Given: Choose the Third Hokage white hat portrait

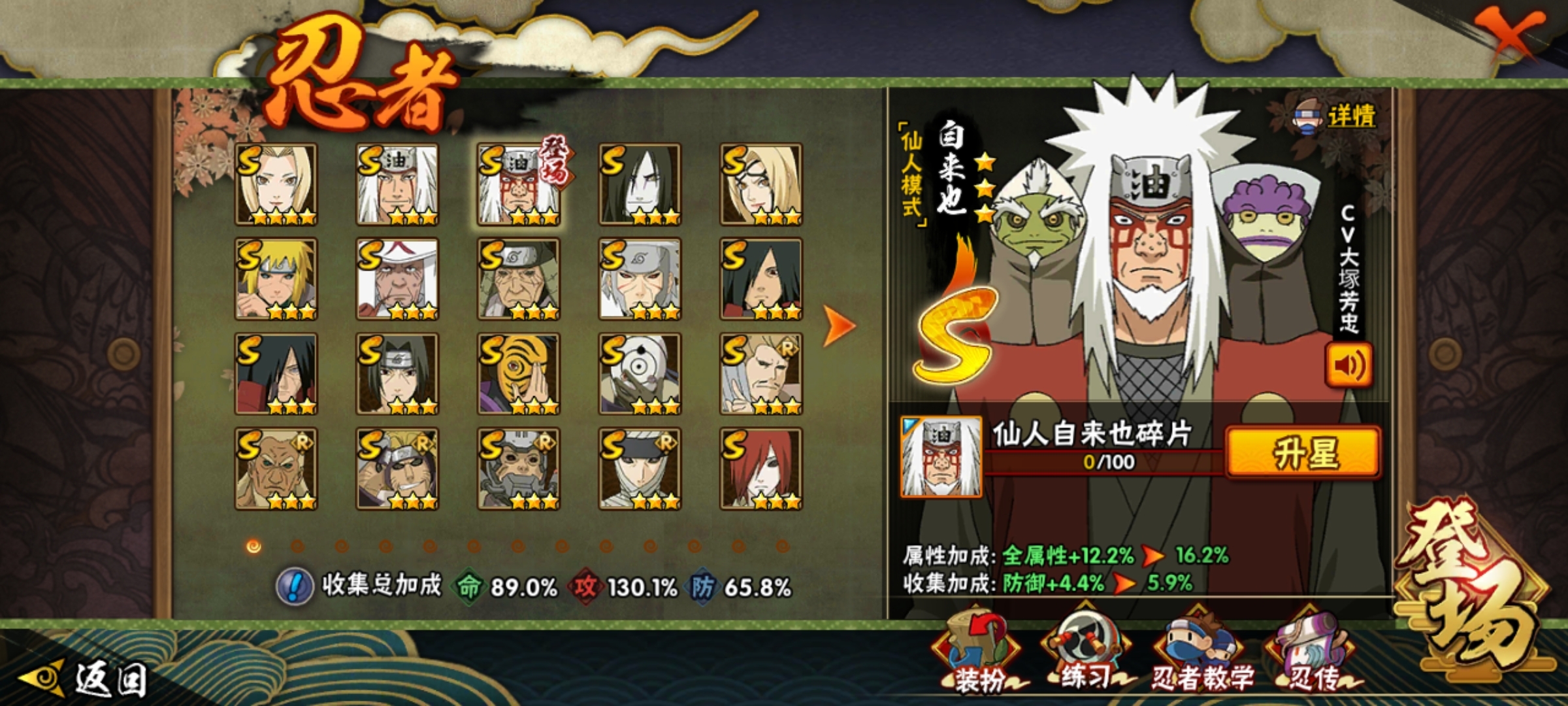Looking at the screenshot, I should click(397, 279).
